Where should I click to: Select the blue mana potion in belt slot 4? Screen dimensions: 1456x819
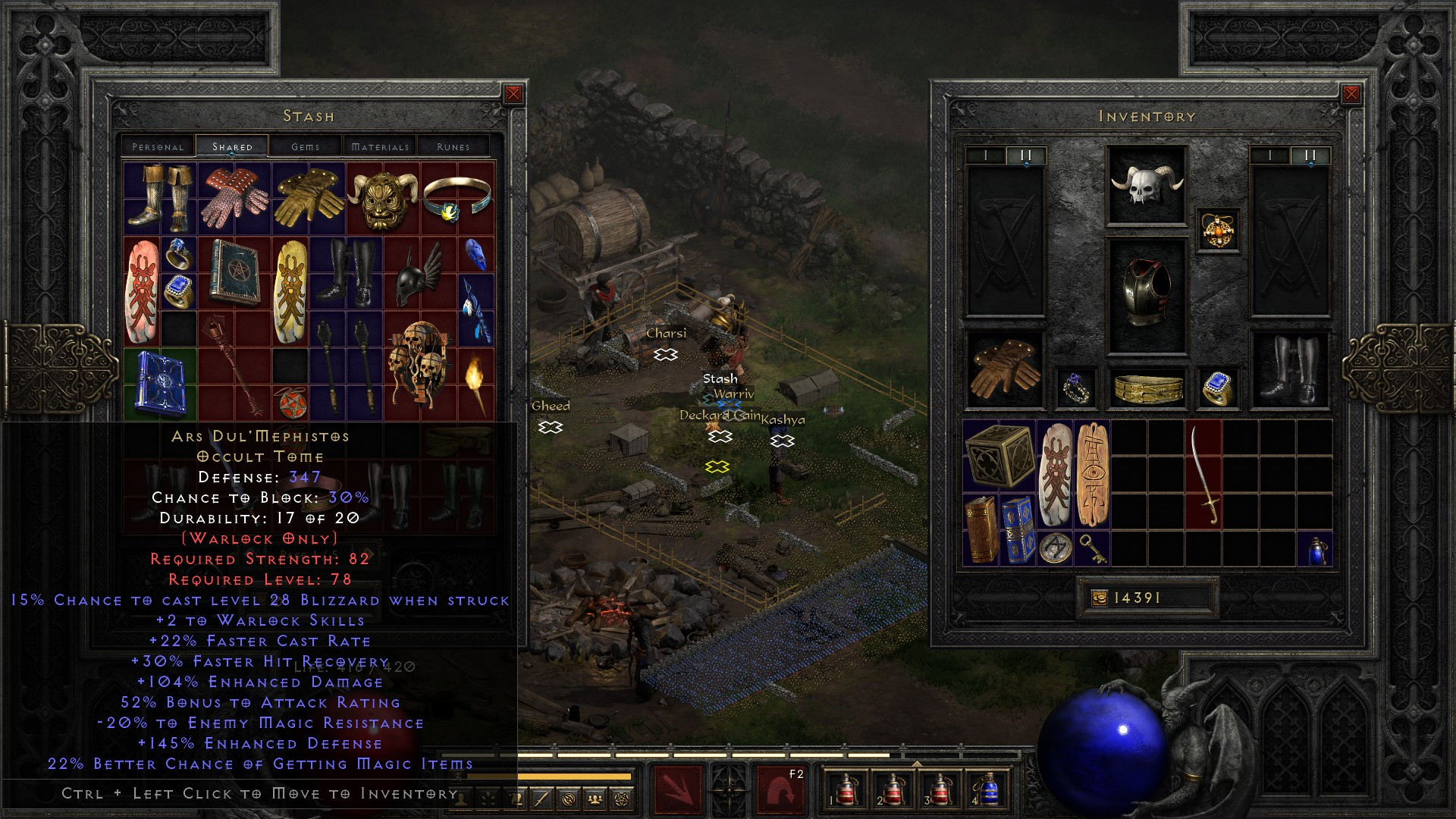[x=988, y=790]
